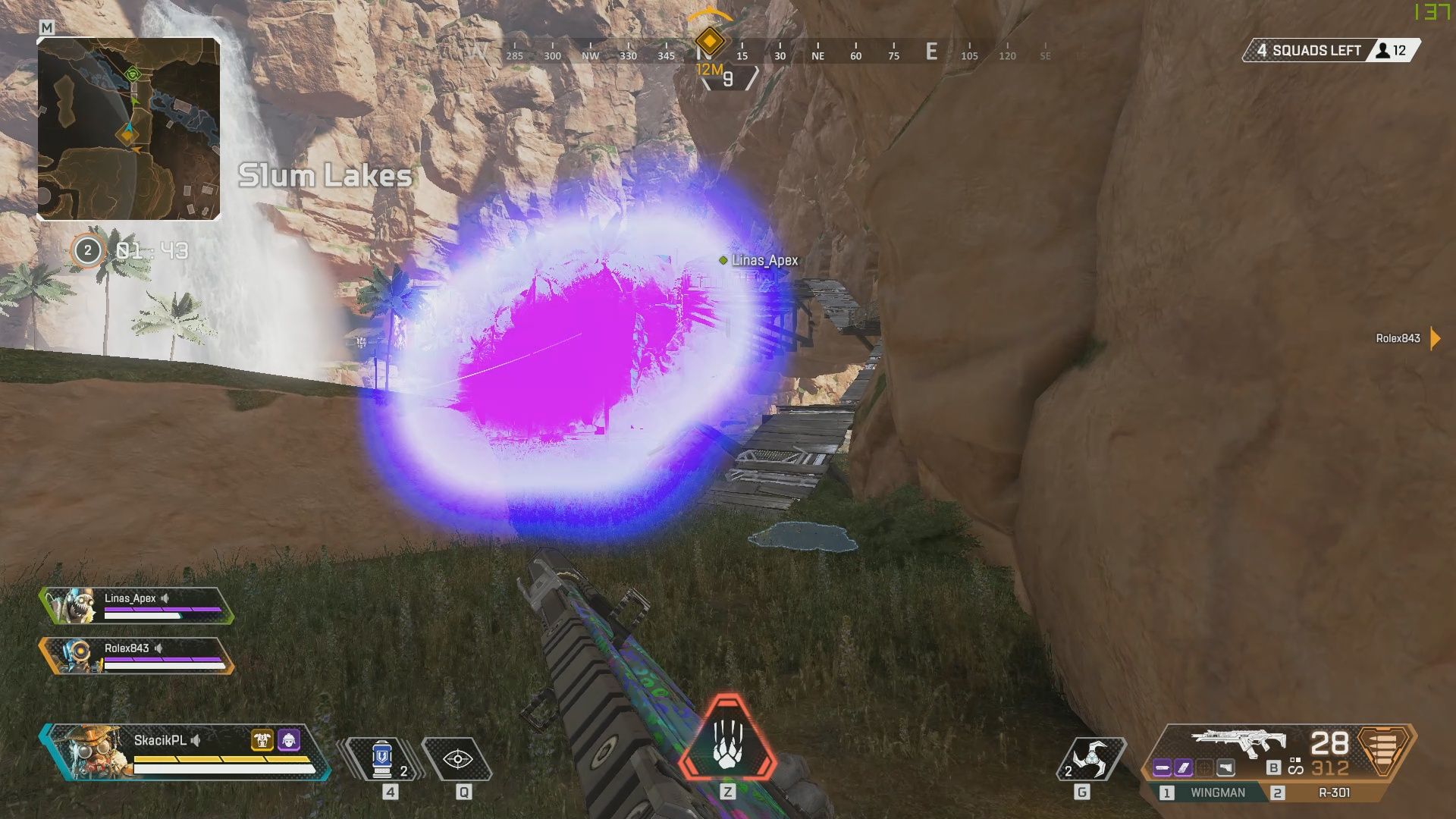Mute Rolex843 via the speaker icon
The image size is (1456, 819).
pos(157,650)
